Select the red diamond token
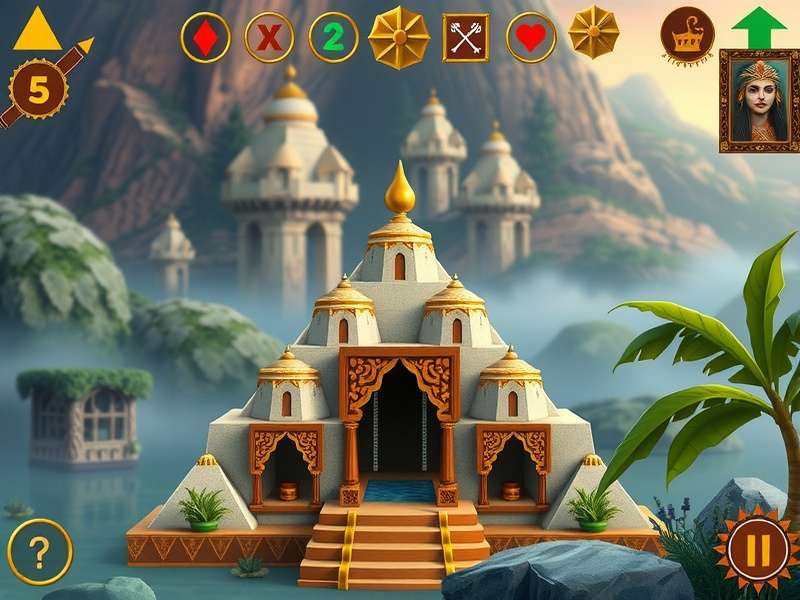This screenshot has width=800, height=600. click(x=205, y=38)
